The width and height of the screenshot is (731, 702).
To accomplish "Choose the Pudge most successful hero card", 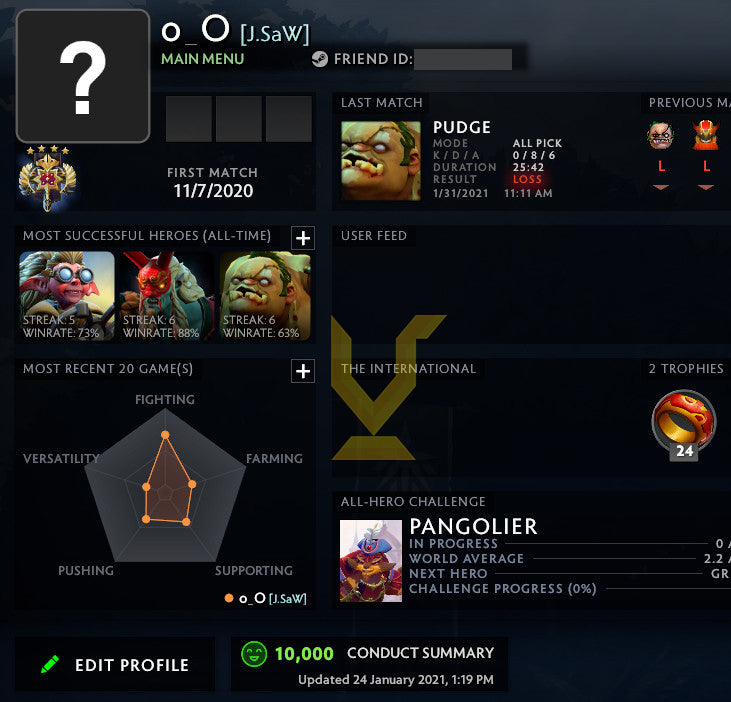I will tap(265, 296).
